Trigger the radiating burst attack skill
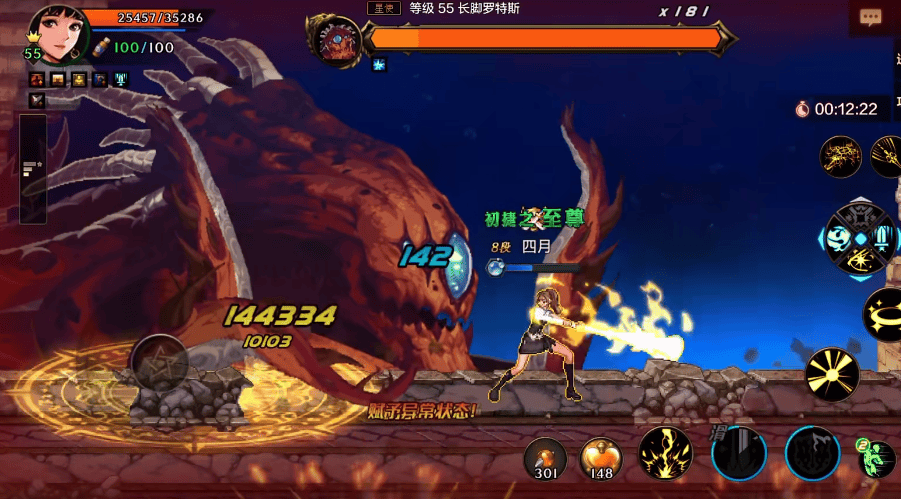Image resolution: width=901 pixels, height=499 pixels. 832,374
